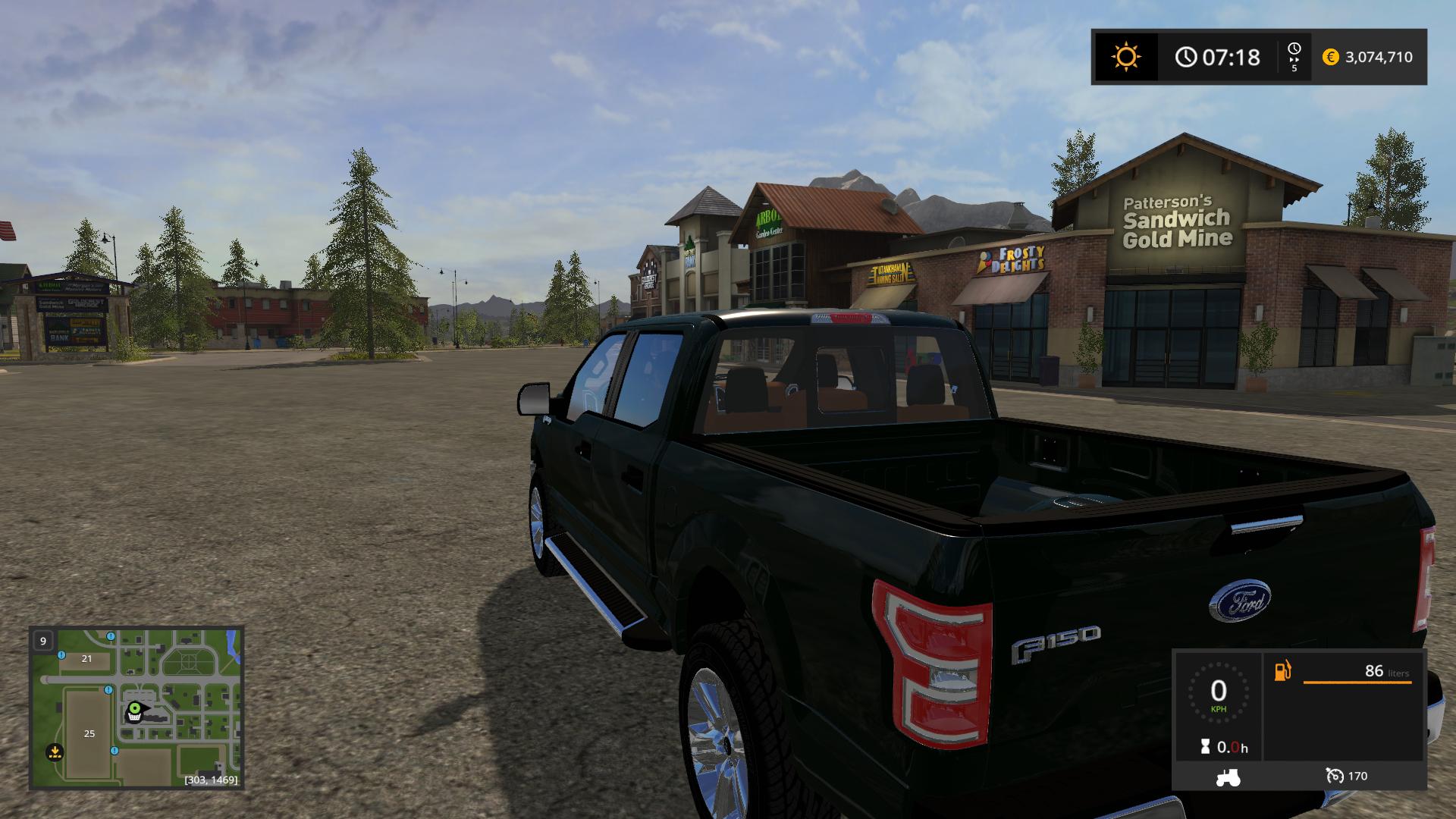Select field 21 on the minimap
Image resolution: width=1456 pixels, height=819 pixels.
(86, 658)
